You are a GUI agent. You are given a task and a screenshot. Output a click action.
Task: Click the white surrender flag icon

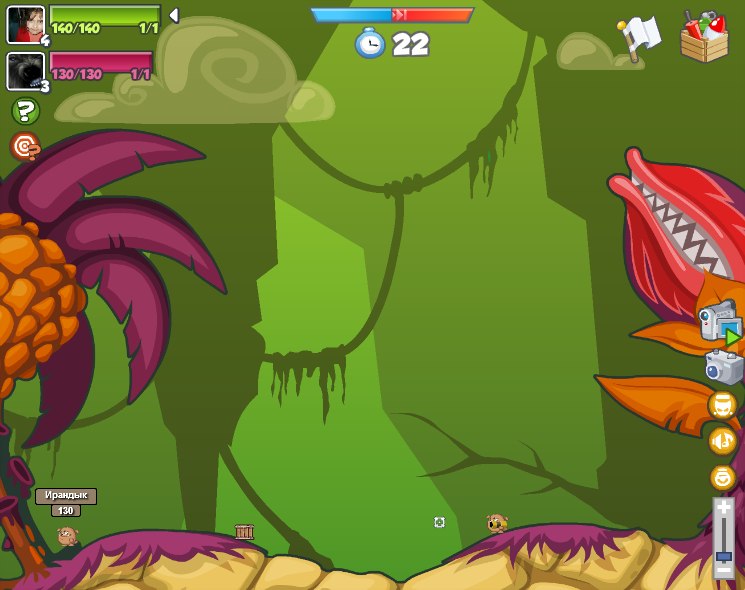640,38
